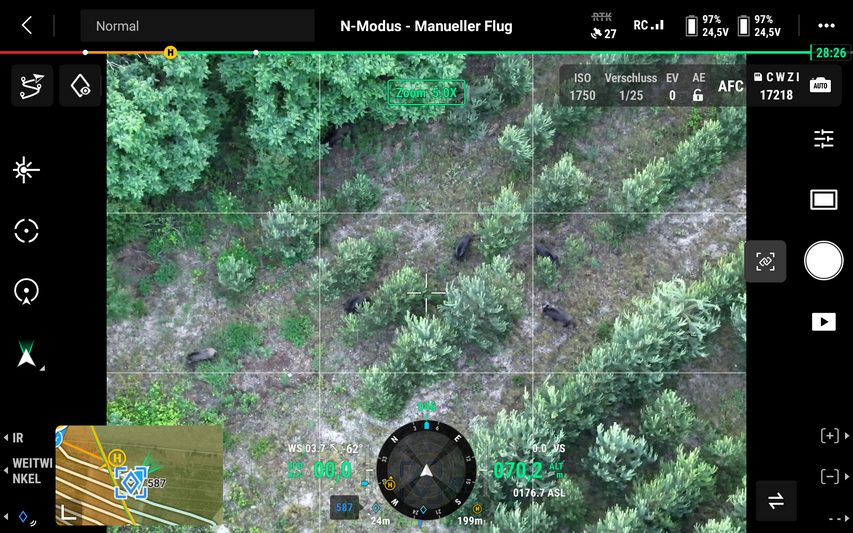Toggle the AE lock padlock

698,95
